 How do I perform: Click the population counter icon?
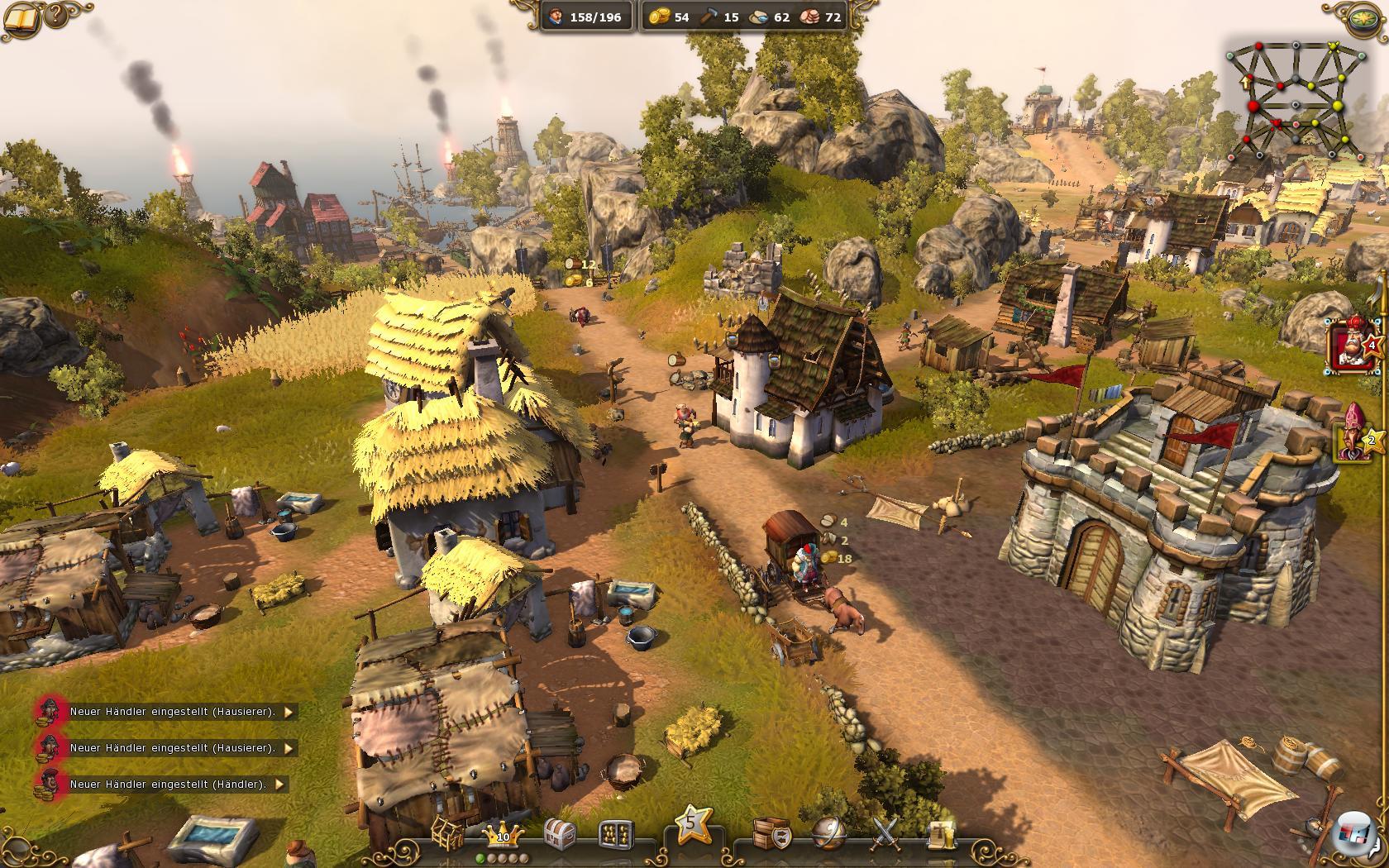[556, 17]
